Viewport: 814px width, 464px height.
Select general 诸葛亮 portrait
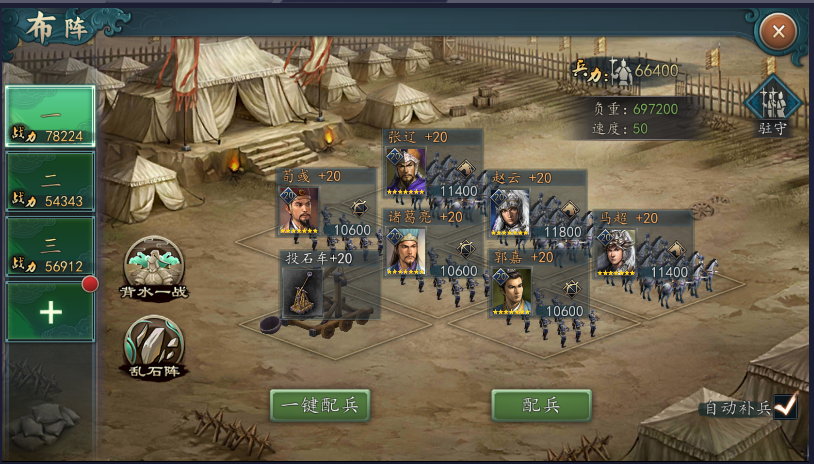(406, 250)
